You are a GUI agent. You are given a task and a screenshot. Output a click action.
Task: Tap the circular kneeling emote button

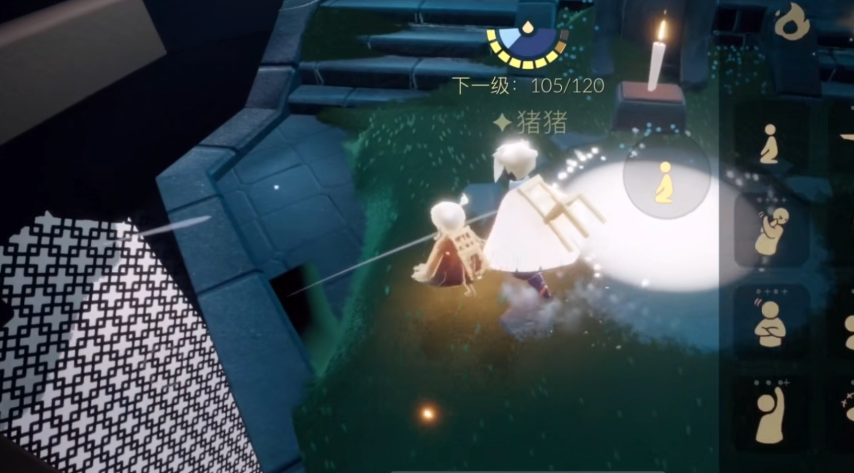[x=665, y=180]
